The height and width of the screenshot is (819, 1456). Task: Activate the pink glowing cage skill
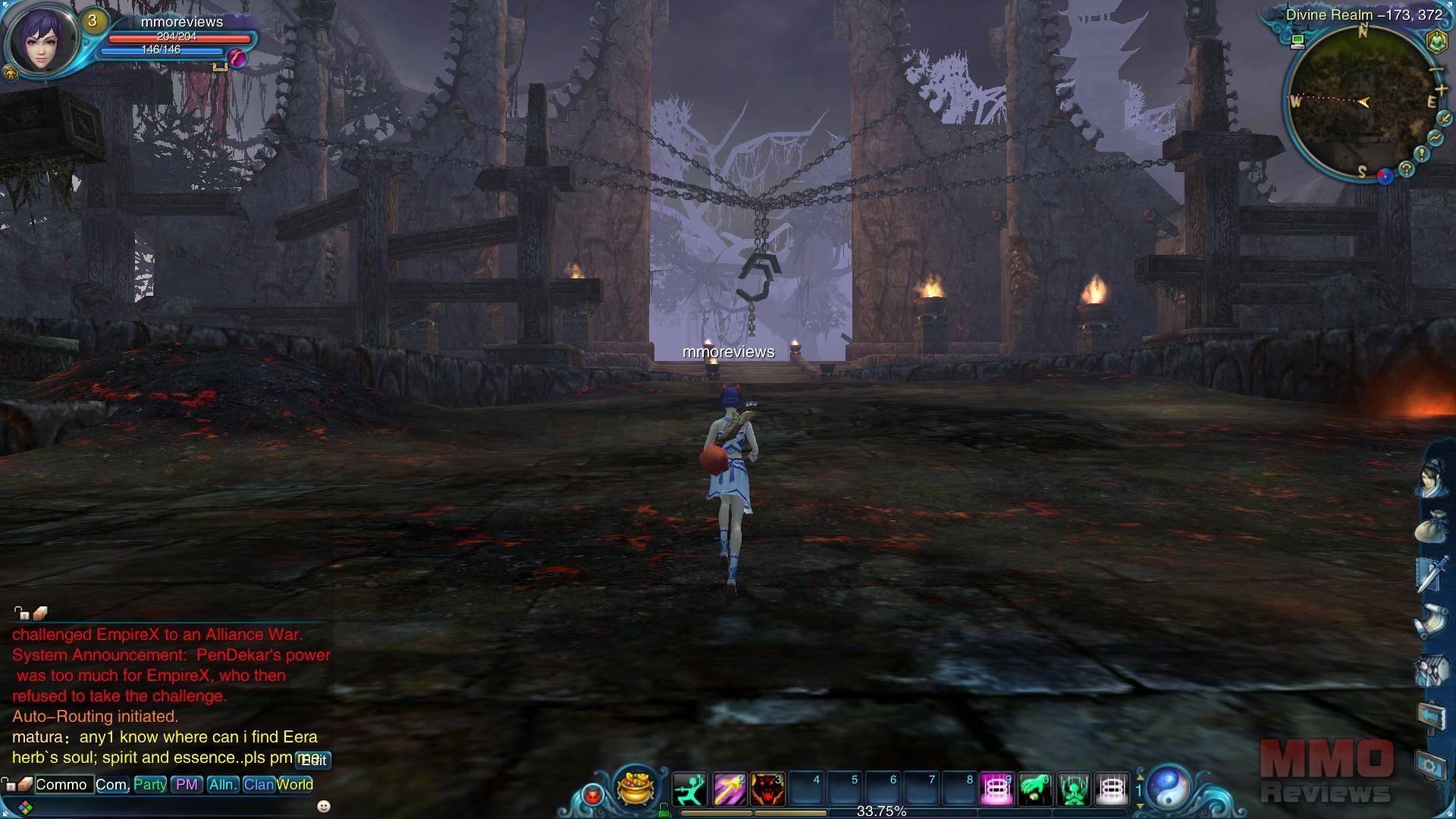pos(996,789)
